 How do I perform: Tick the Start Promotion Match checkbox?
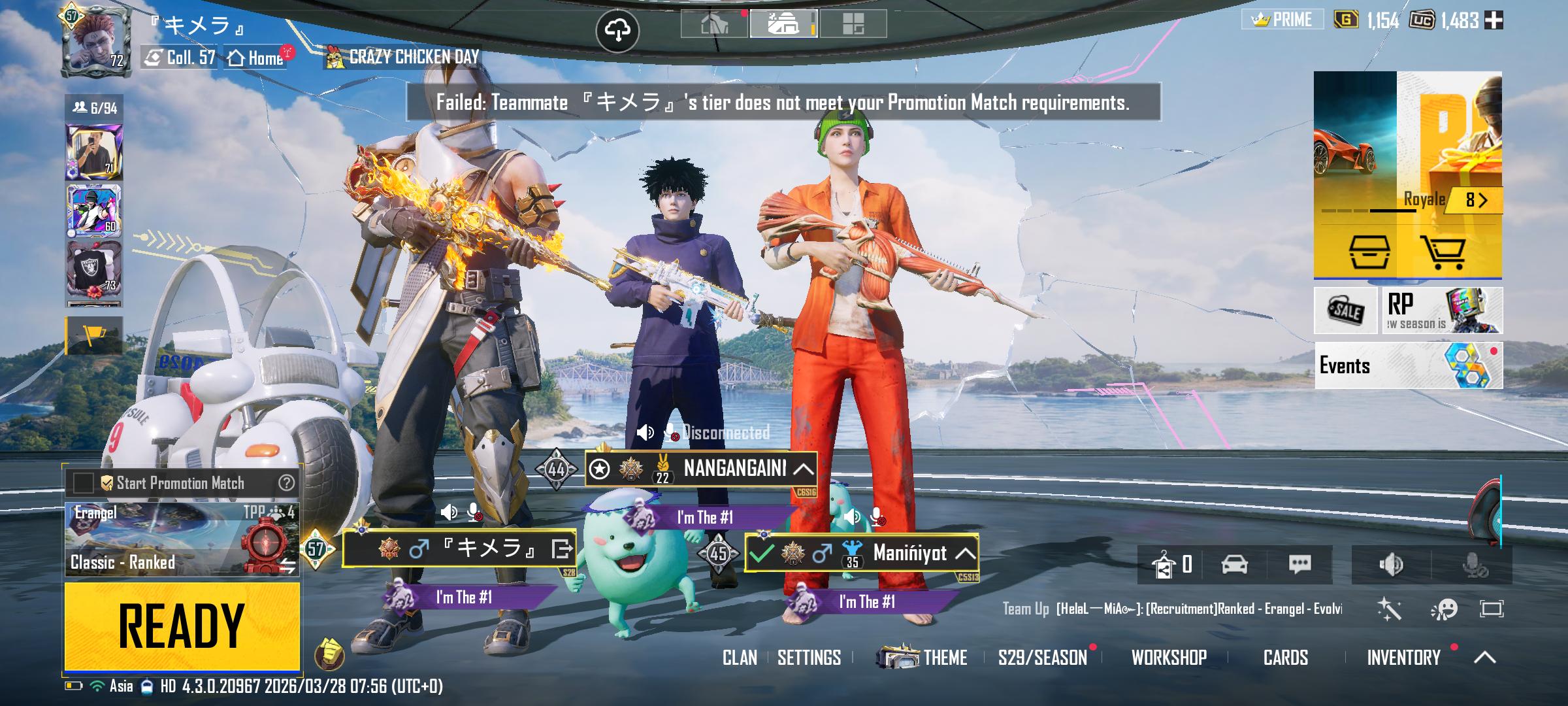coord(83,483)
